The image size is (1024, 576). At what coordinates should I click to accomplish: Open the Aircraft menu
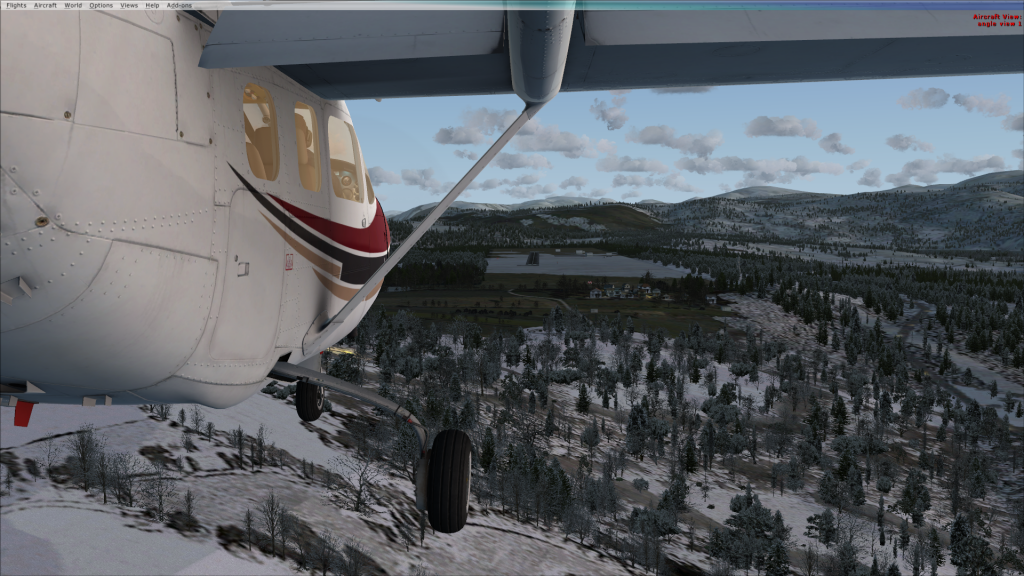45,5
